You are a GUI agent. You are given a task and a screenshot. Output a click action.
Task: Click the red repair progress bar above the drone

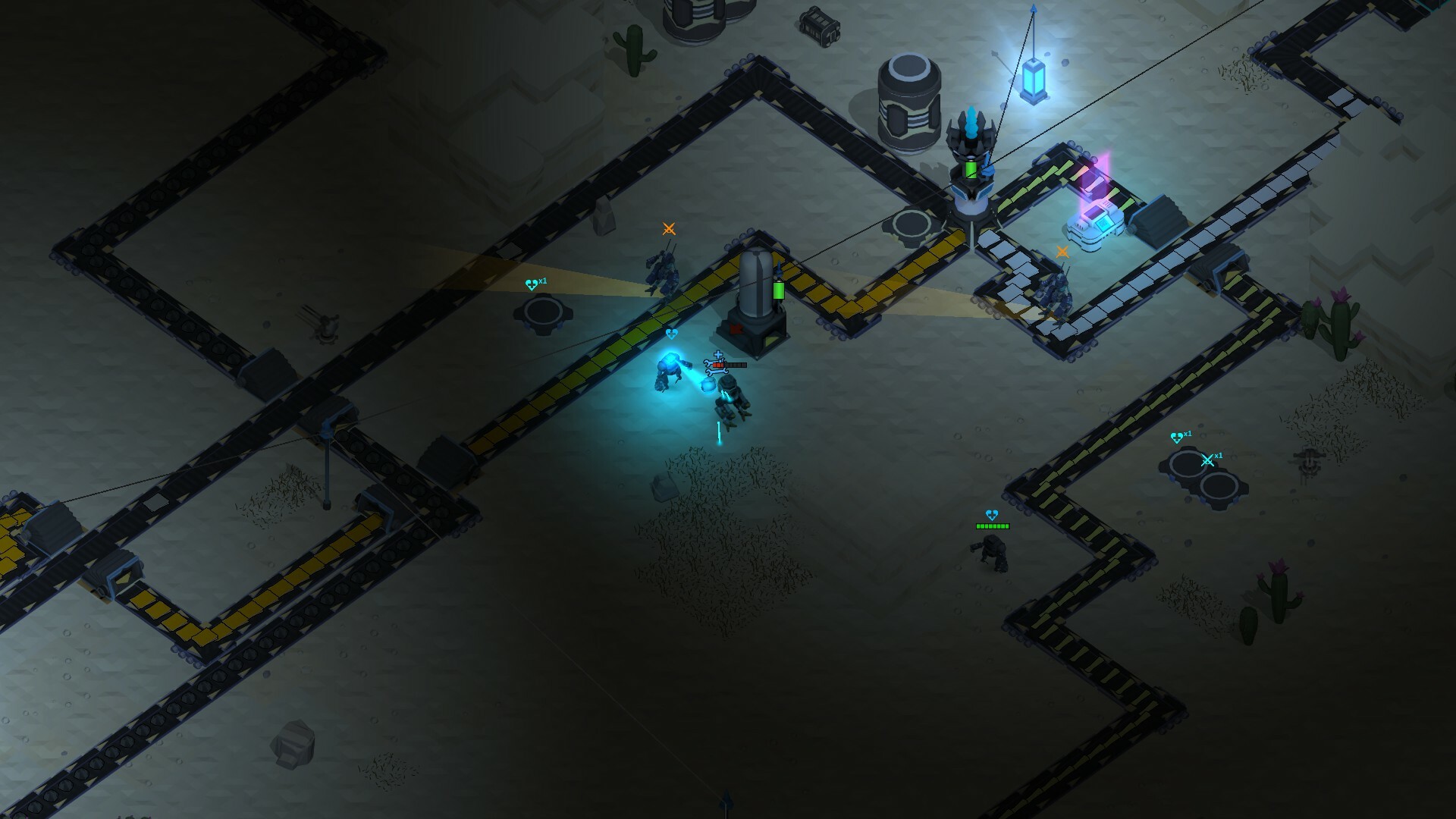click(719, 365)
